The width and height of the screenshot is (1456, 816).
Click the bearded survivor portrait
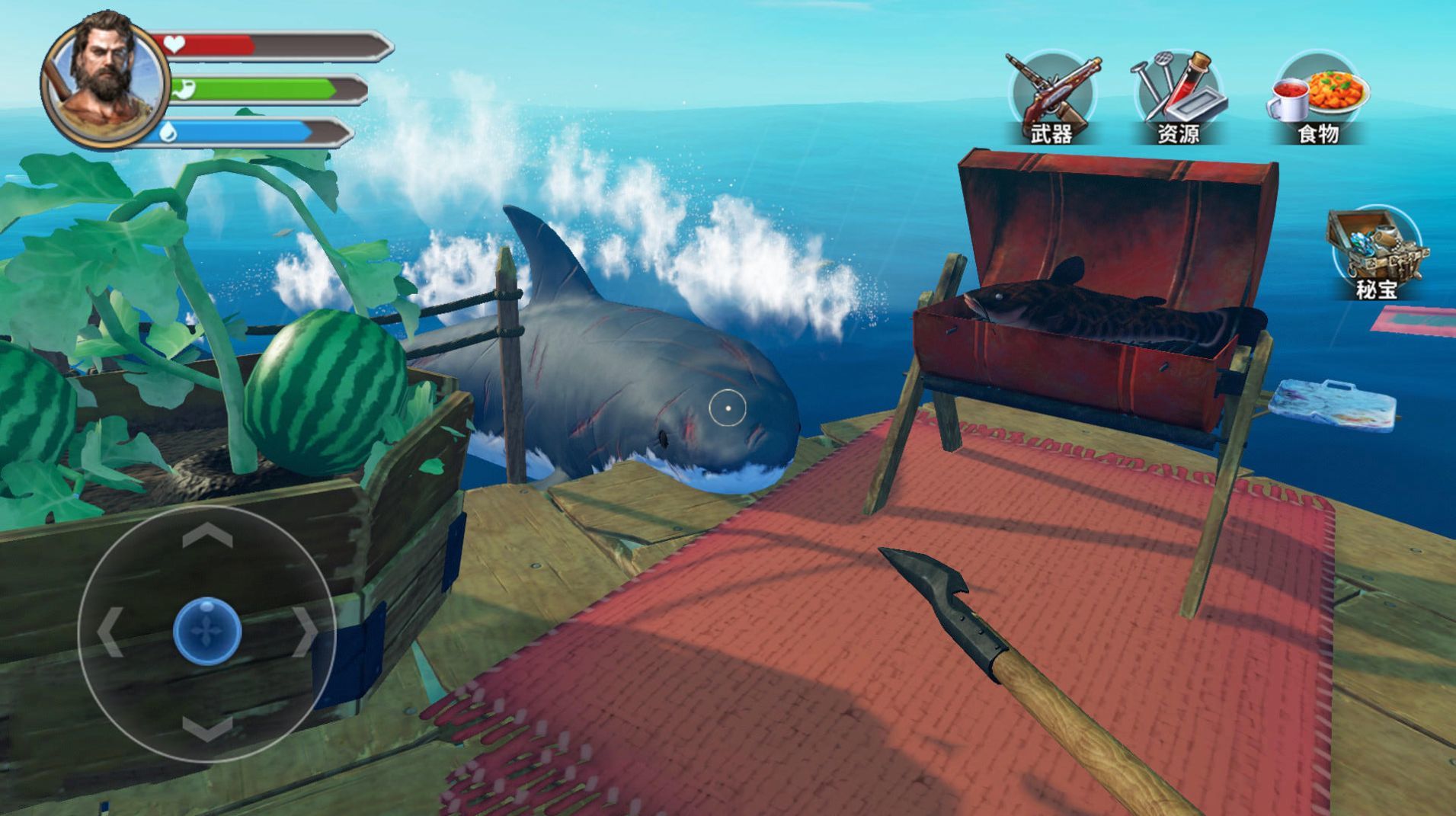pos(104,80)
